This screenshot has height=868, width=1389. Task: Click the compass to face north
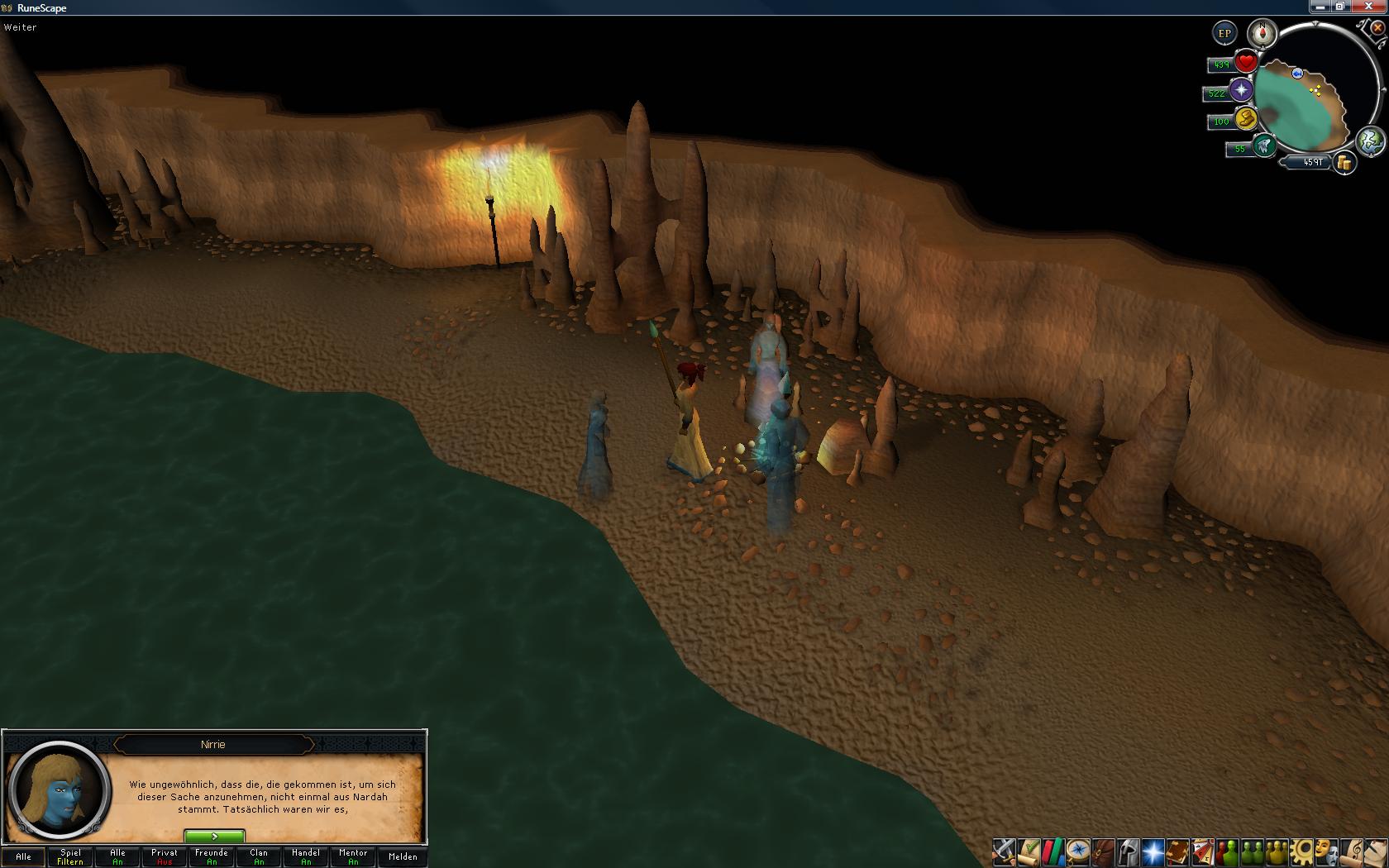click(x=1263, y=34)
